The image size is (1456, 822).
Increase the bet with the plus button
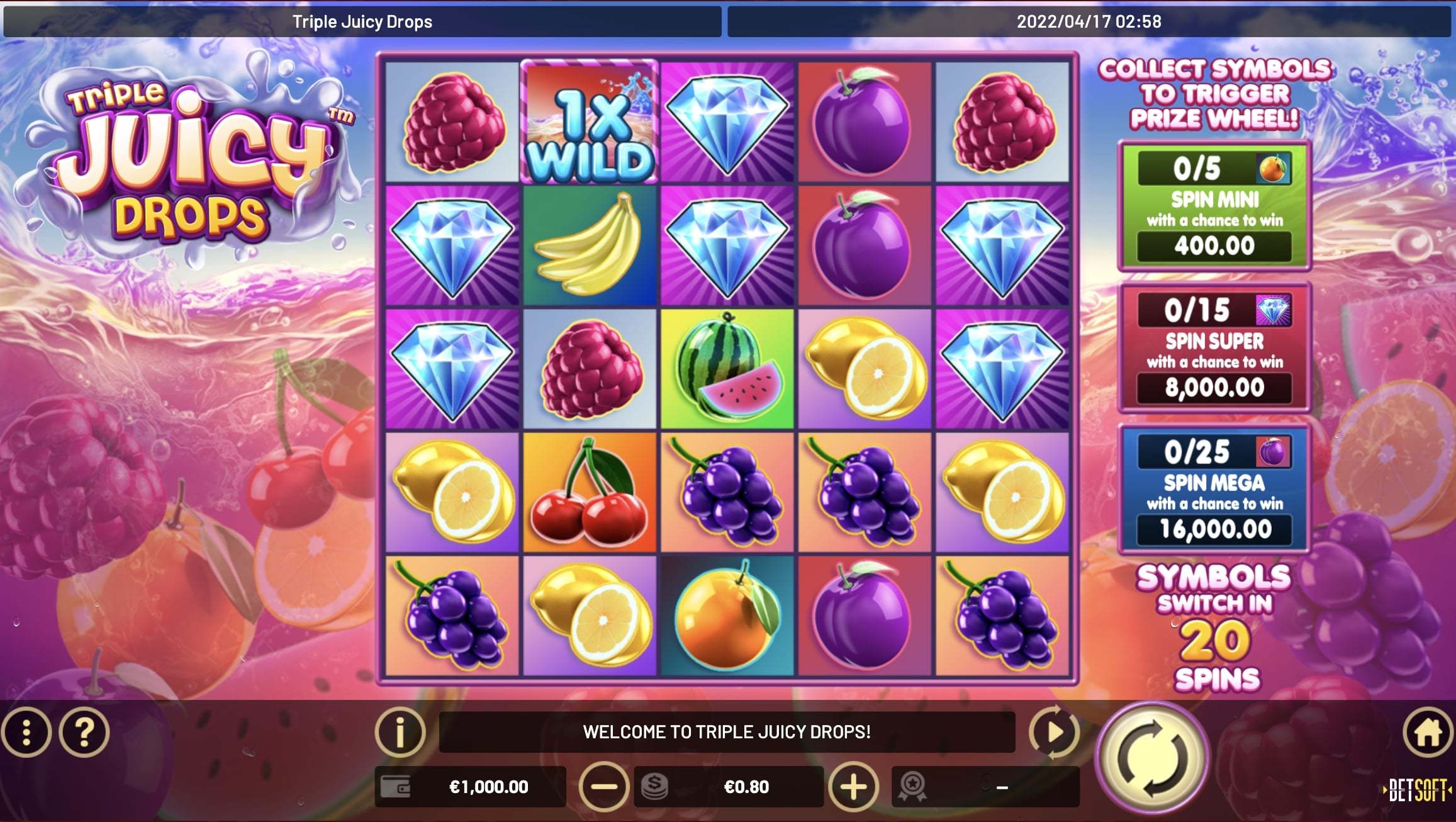[853, 786]
